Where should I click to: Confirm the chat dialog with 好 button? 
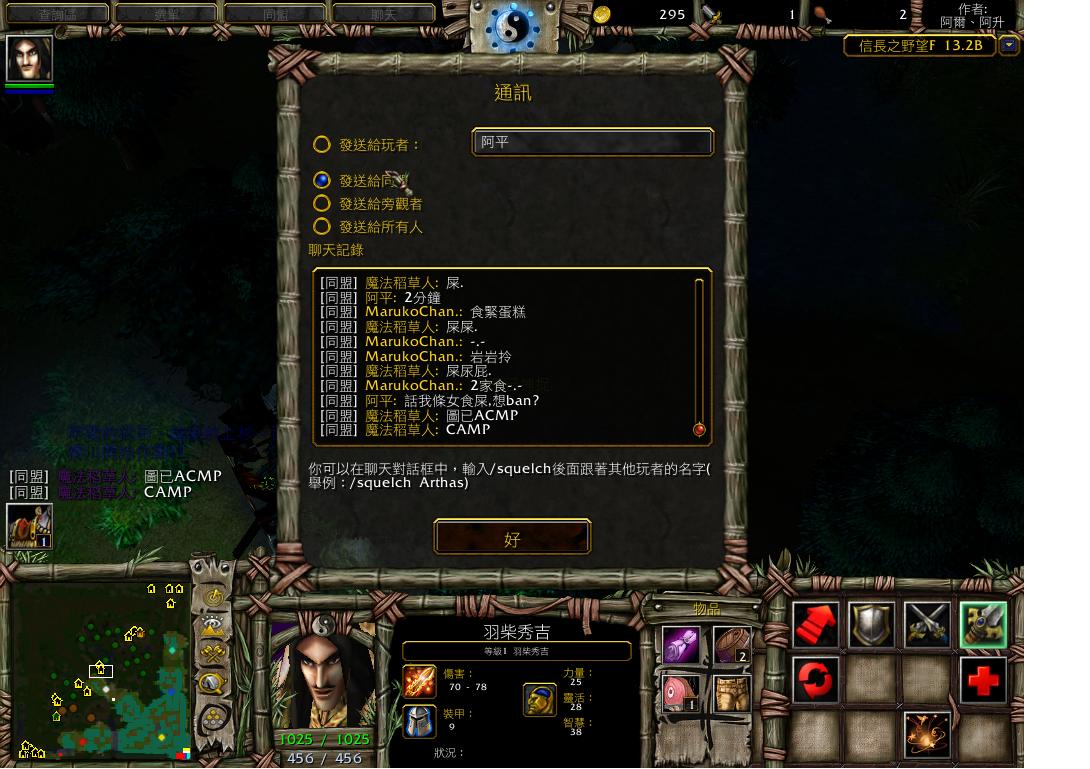pos(512,538)
